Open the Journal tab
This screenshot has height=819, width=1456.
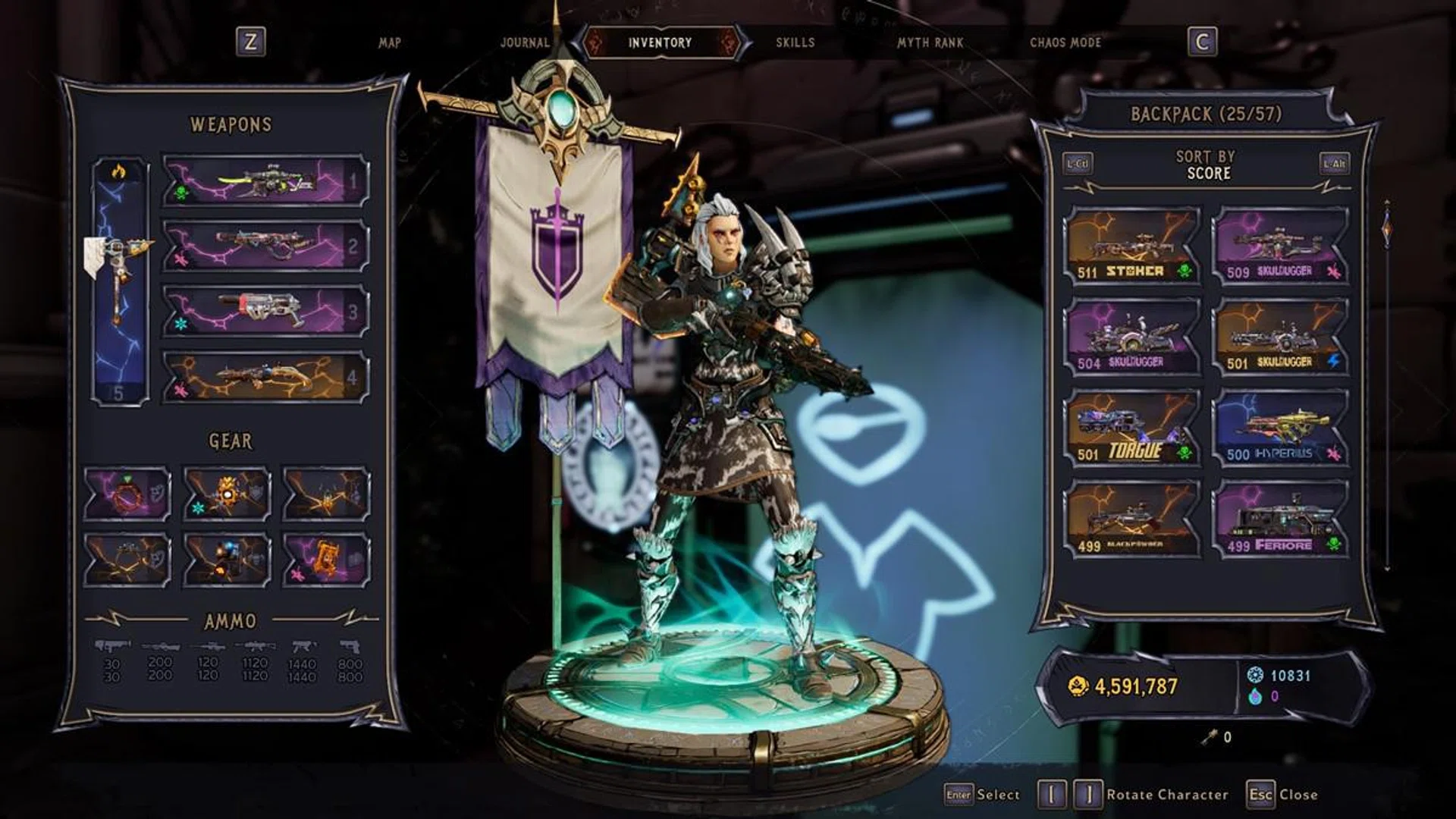coord(525,43)
